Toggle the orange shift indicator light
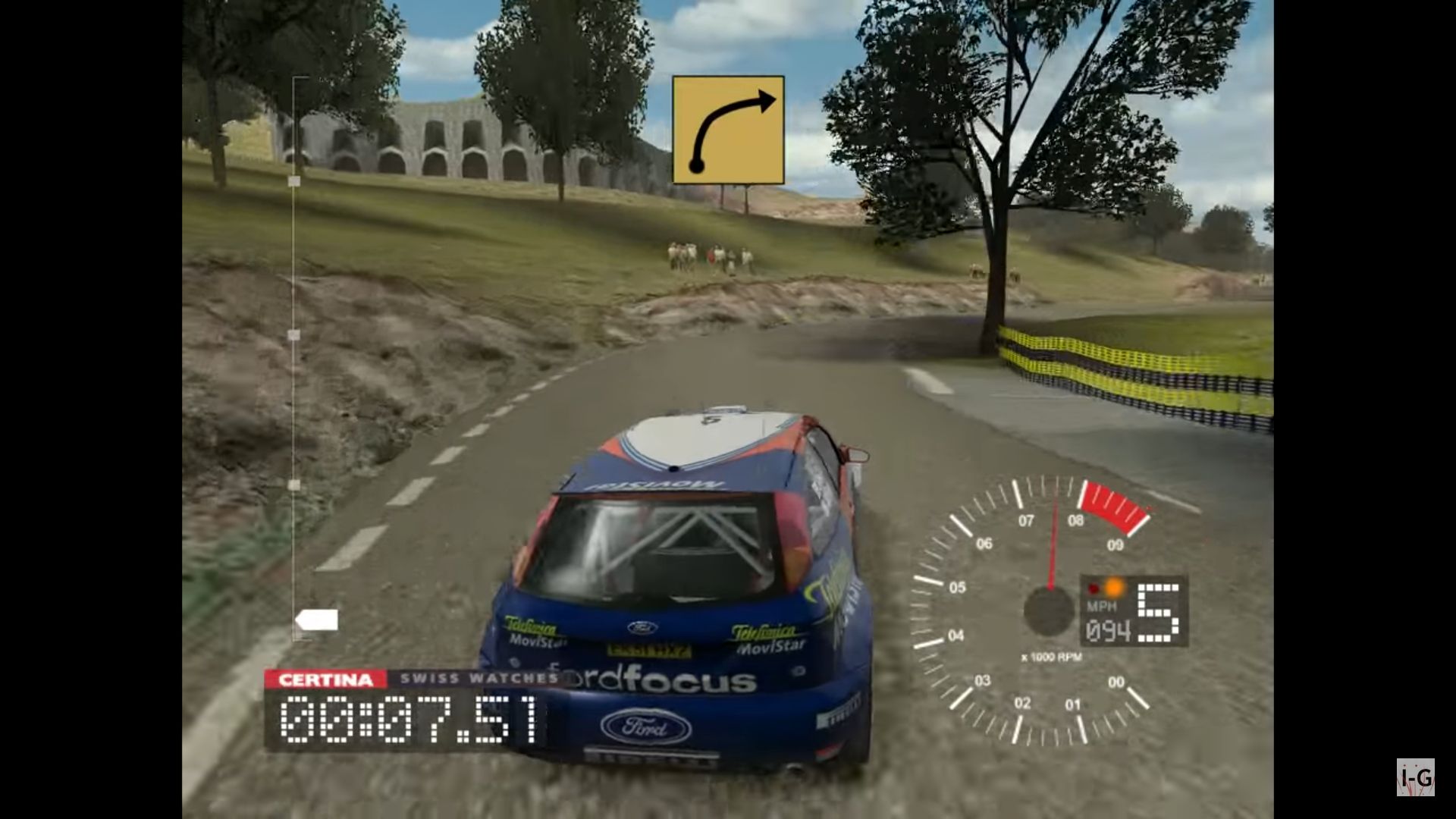The image size is (1456, 819). click(x=1113, y=585)
